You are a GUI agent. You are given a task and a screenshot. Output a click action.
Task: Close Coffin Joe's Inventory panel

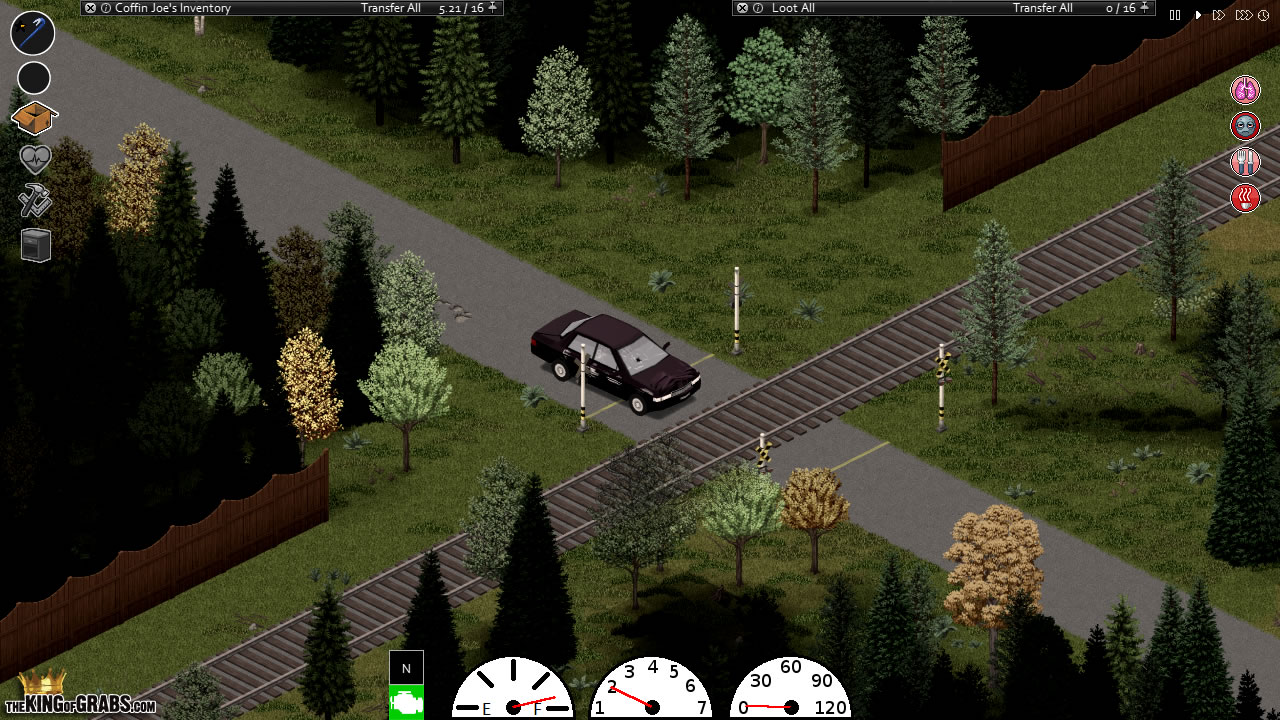coord(90,8)
